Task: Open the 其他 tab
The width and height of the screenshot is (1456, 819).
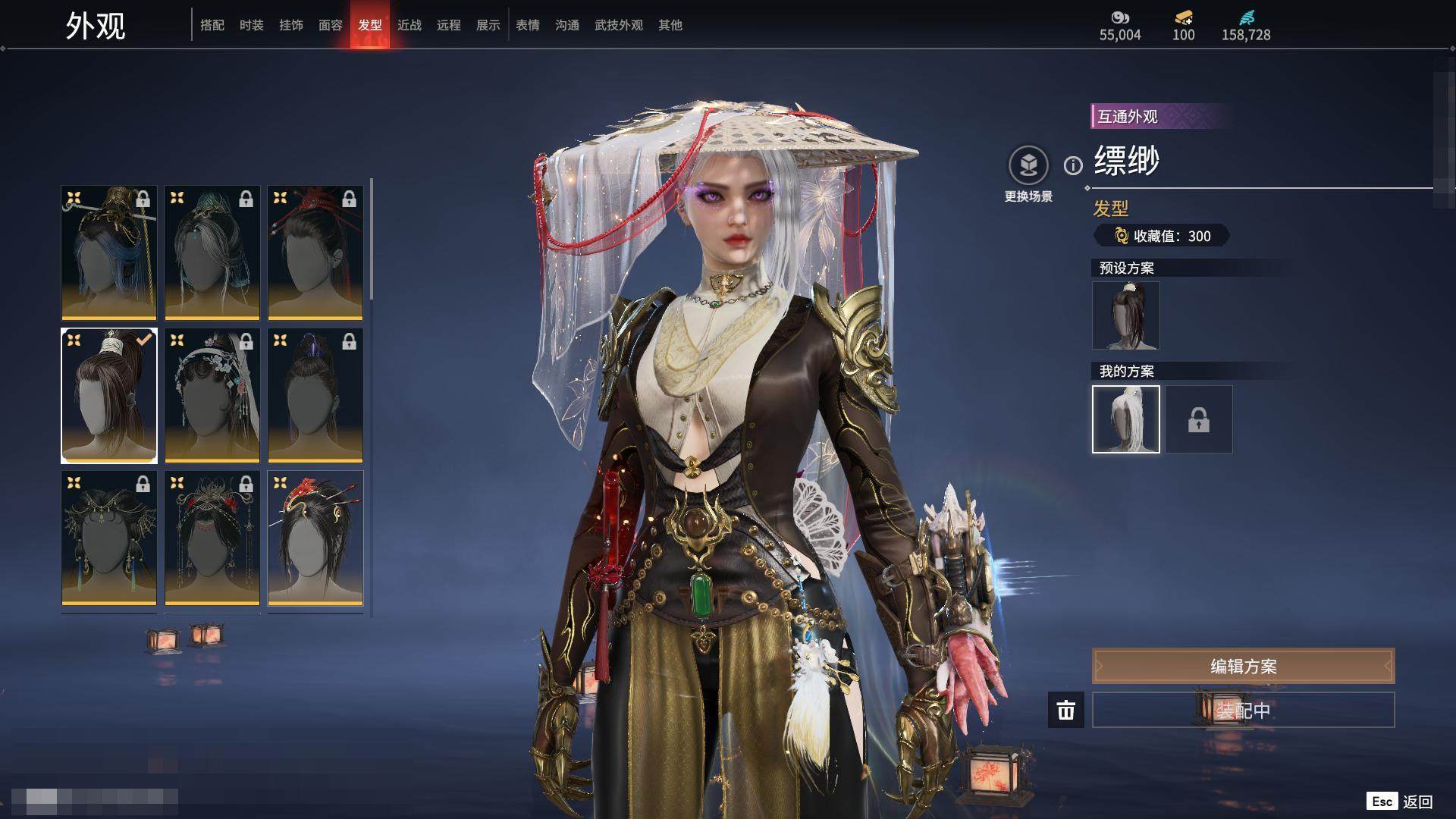Action: 670,25
